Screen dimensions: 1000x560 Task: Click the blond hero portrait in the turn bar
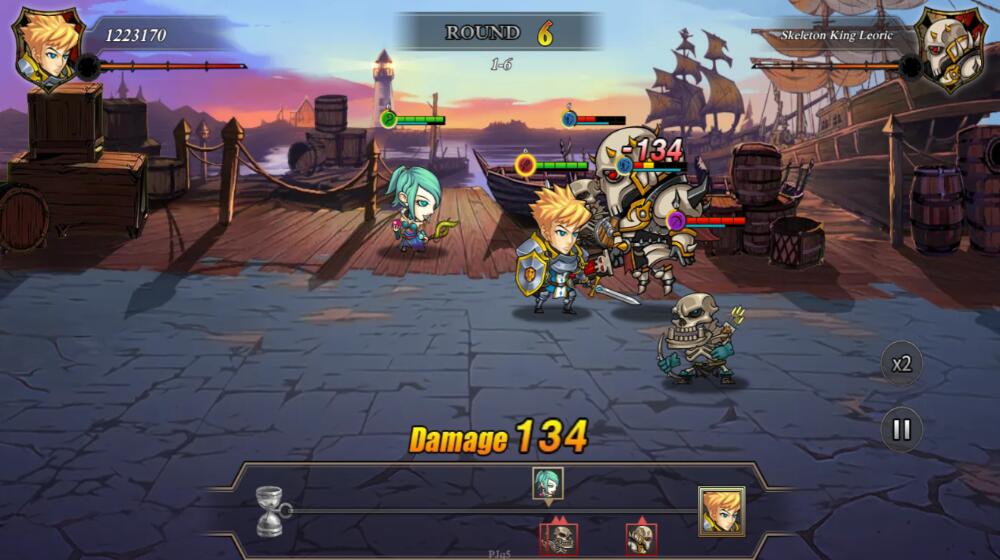coord(721,511)
